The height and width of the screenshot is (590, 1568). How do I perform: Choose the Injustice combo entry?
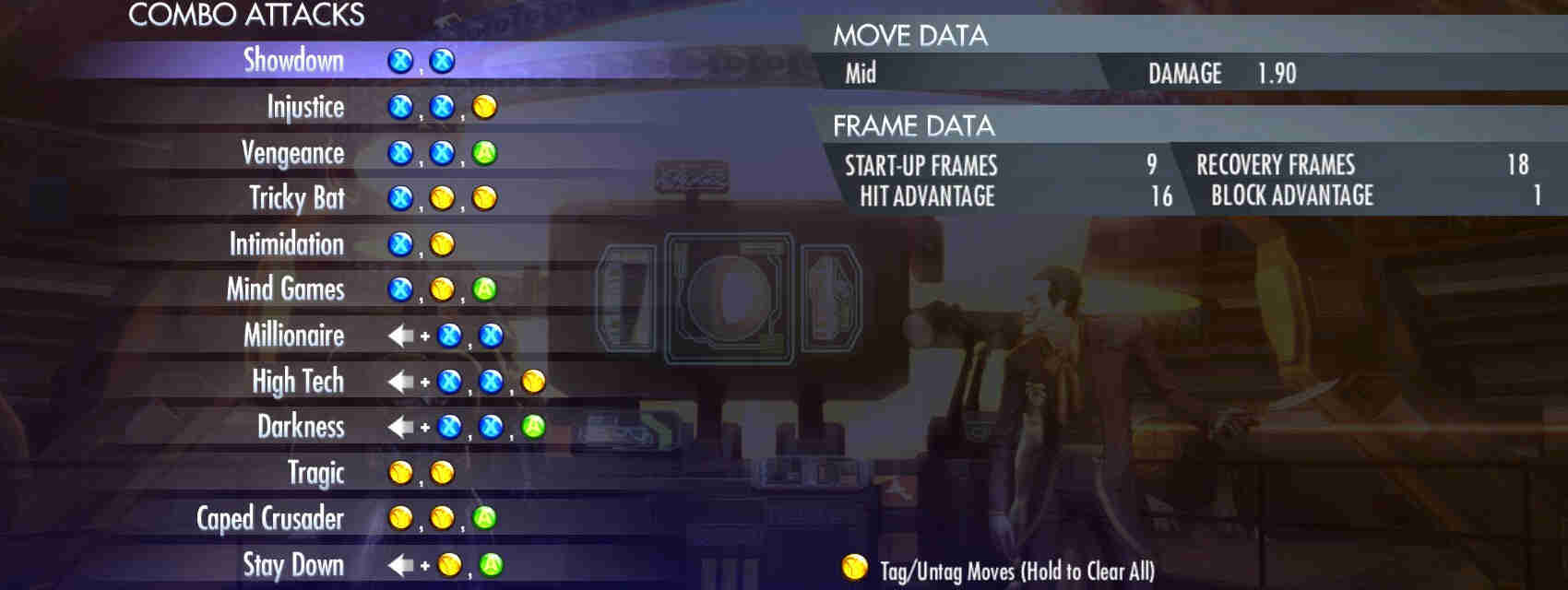point(305,107)
